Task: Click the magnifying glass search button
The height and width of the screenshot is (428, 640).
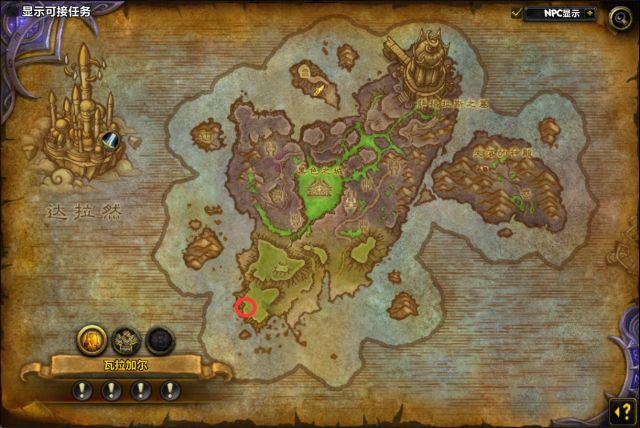Action: point(620,15)
